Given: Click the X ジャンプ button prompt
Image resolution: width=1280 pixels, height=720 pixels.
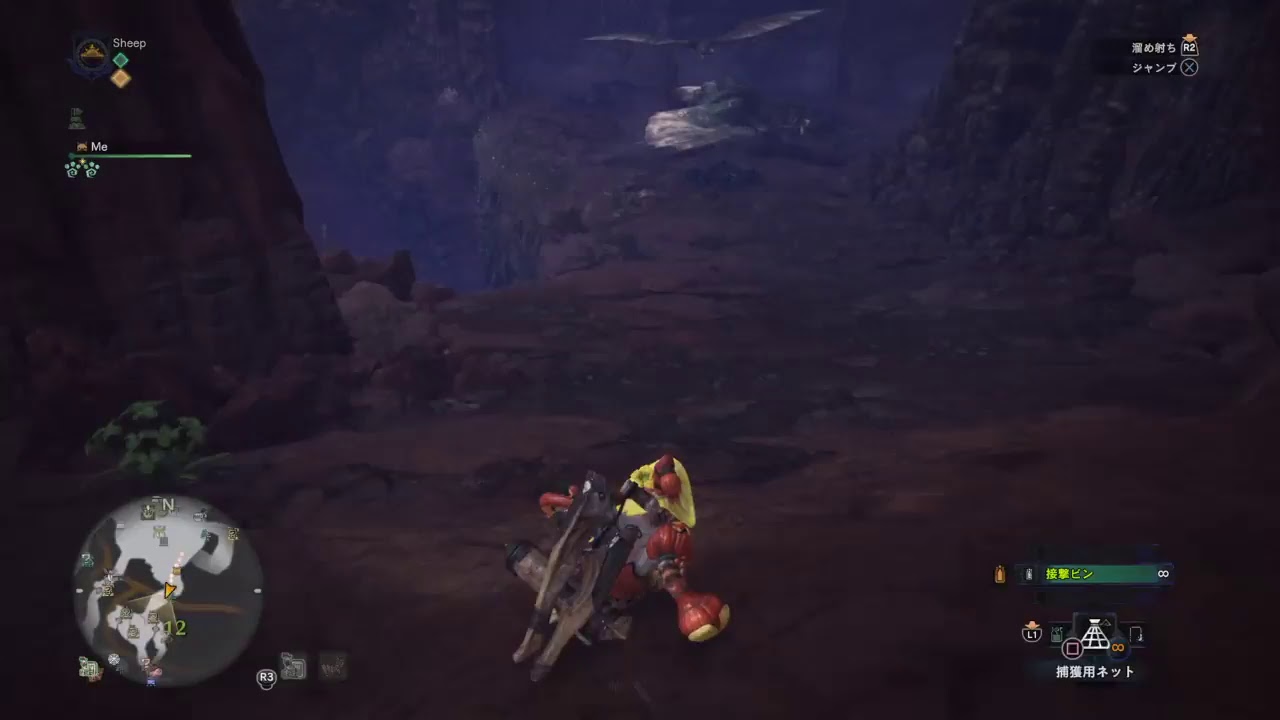Looking at the screenshot, I should click(1189, 67).
